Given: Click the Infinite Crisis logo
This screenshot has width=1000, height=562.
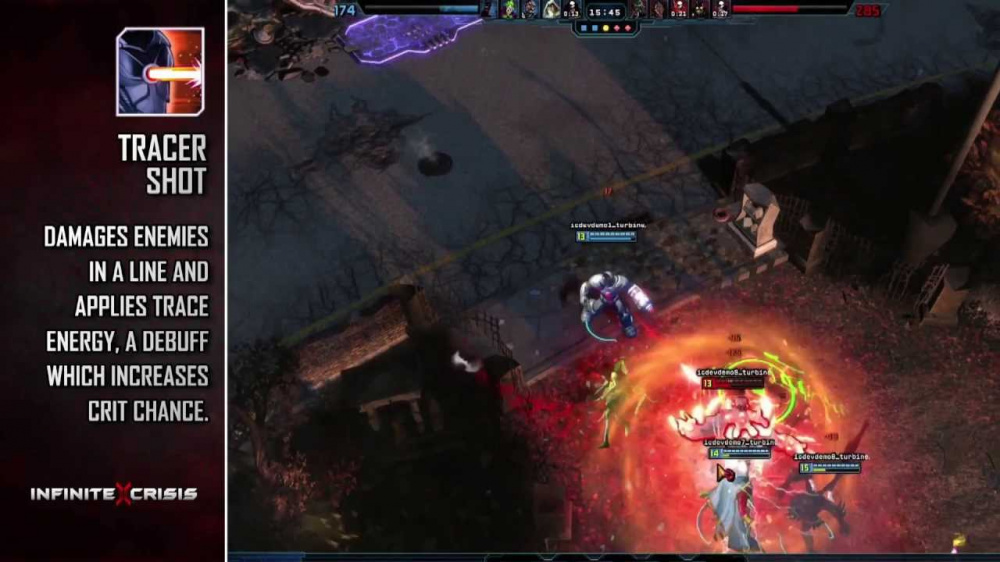Looking at the screenshot, I should click(113, 494).
